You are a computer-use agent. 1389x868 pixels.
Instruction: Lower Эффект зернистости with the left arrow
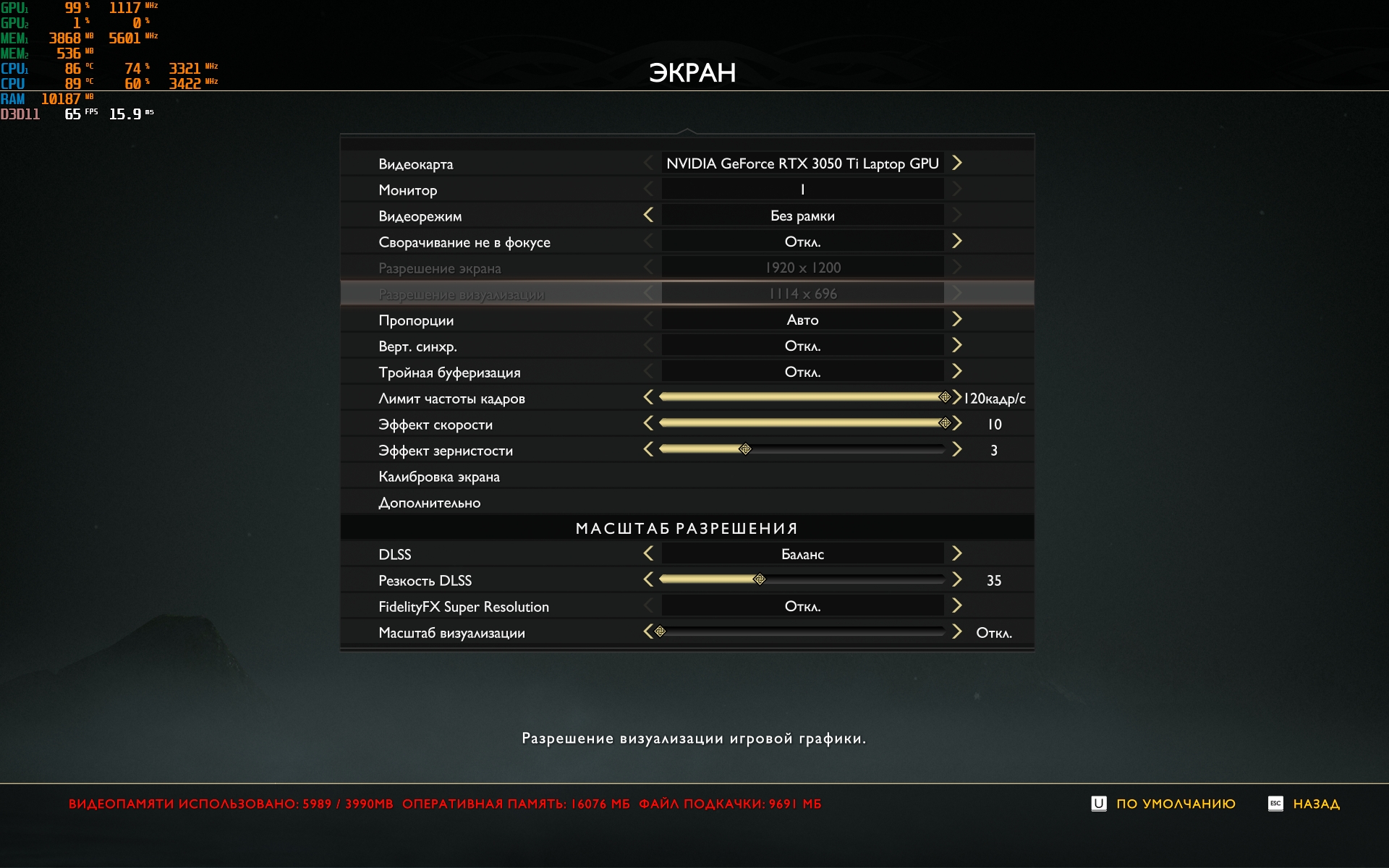pos(648,450)
